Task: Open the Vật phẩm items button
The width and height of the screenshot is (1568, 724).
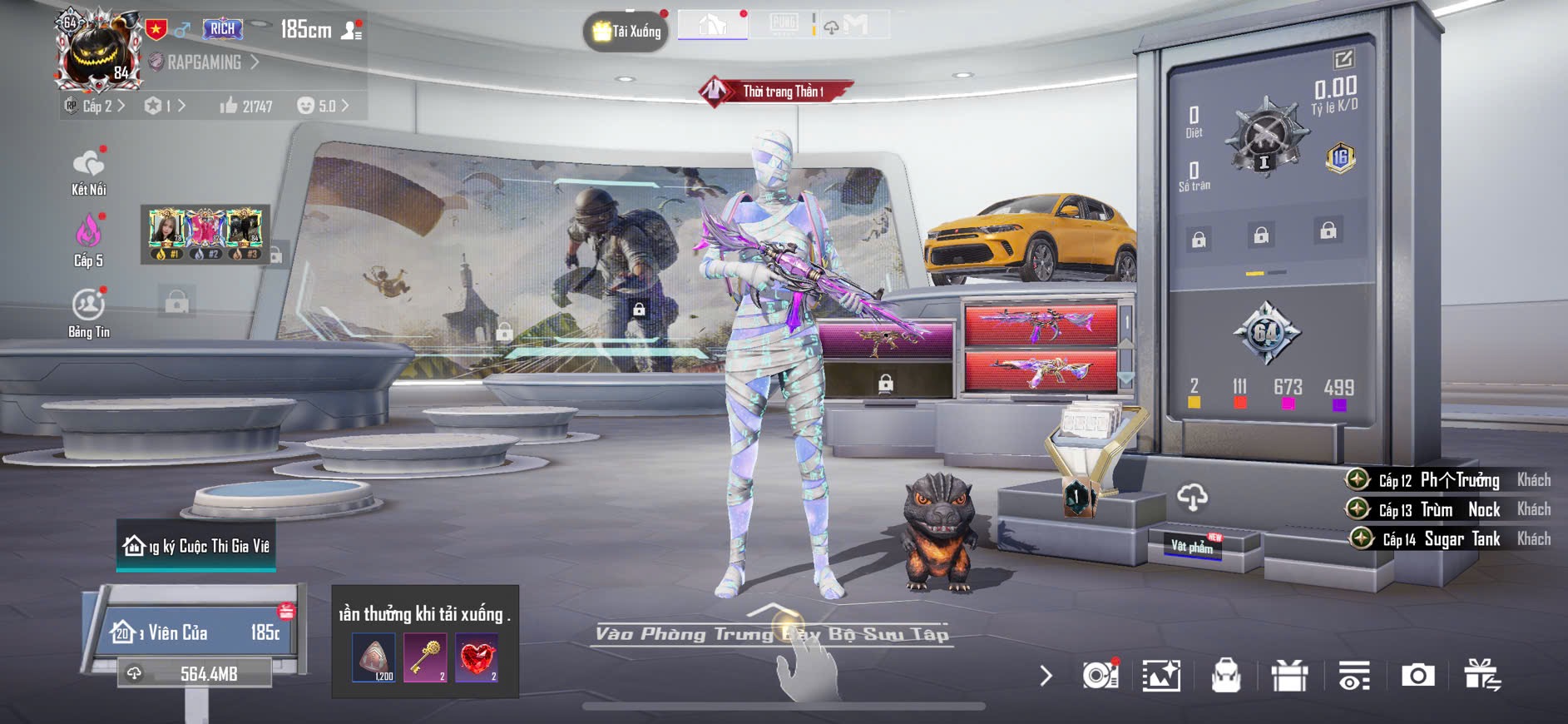Action: tap(1192, 546)
